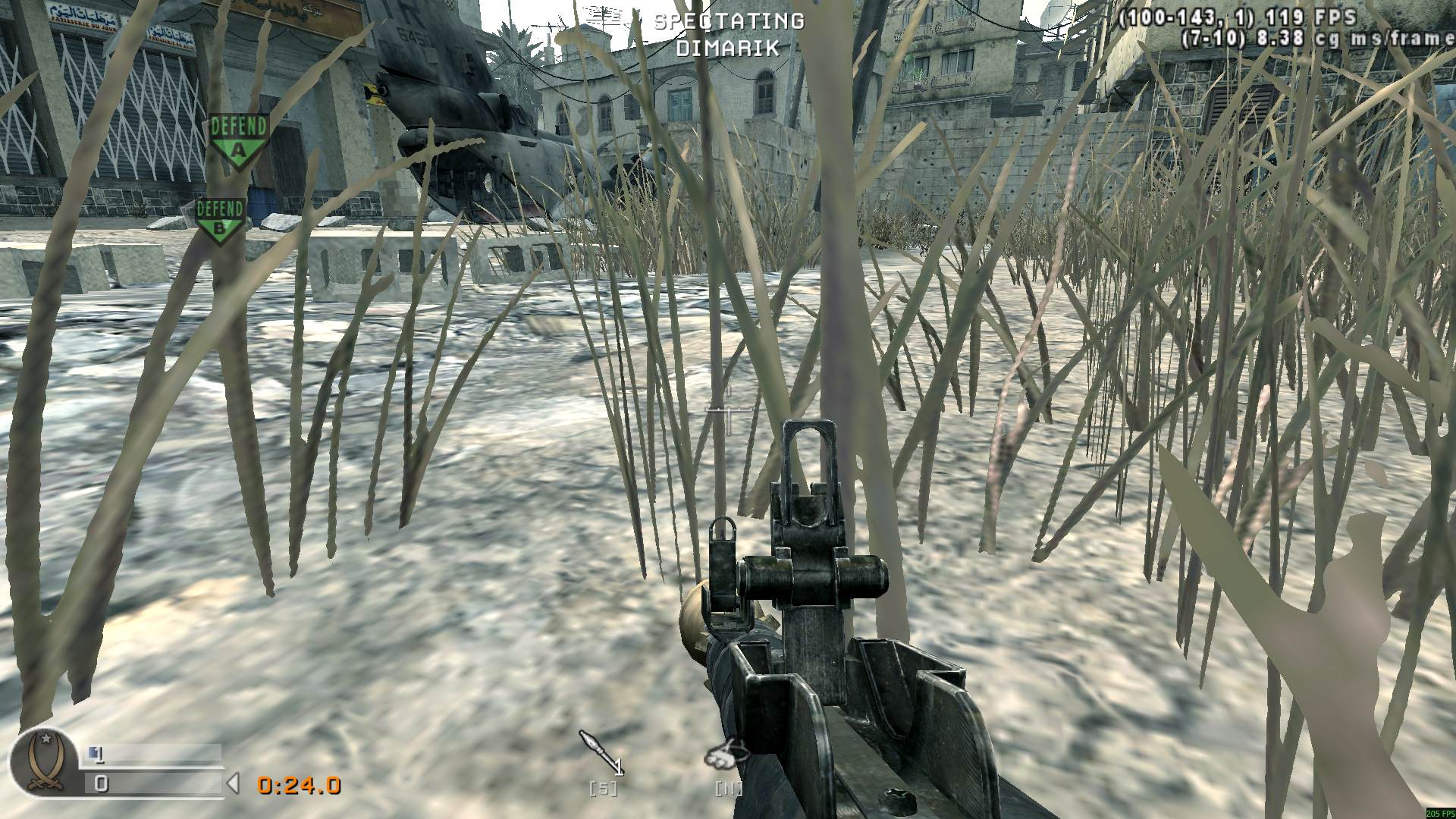The image size is (1456, 819).
Task: Click the orange 0:24.0 round timer
Action: click(299, 786)
